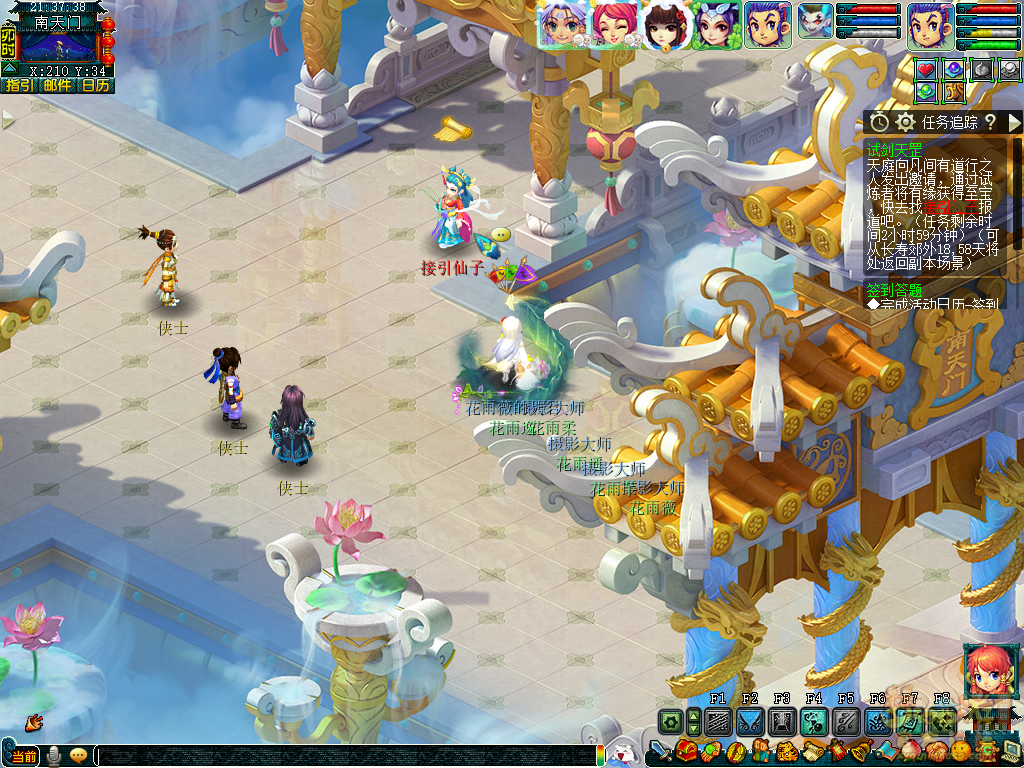Select the red-haired winking teammate portrait
This screenshot has height=768, width=1024.
(x=613, y=25)
